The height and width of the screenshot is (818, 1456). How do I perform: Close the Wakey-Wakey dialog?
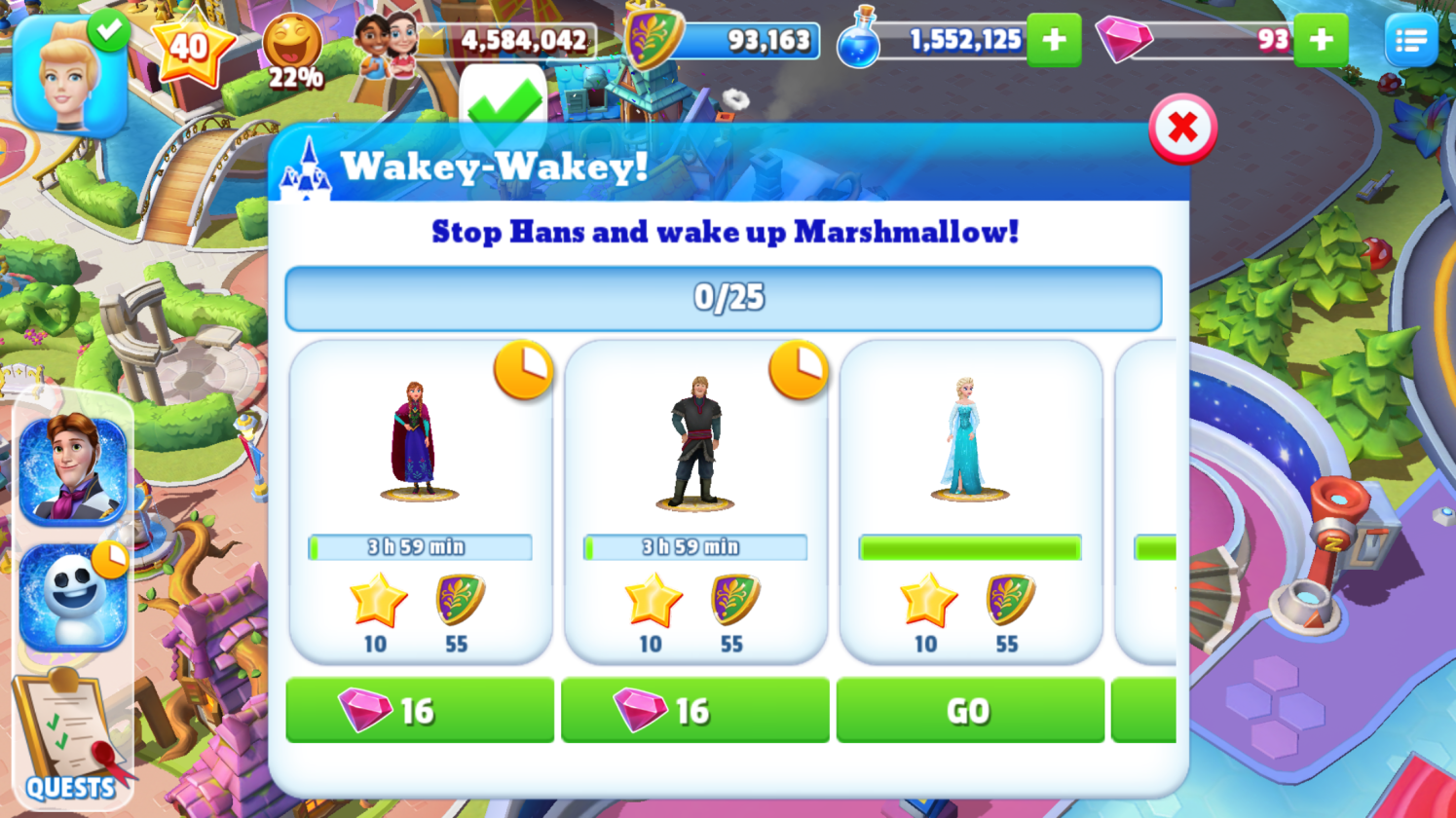click(1182, 128)
